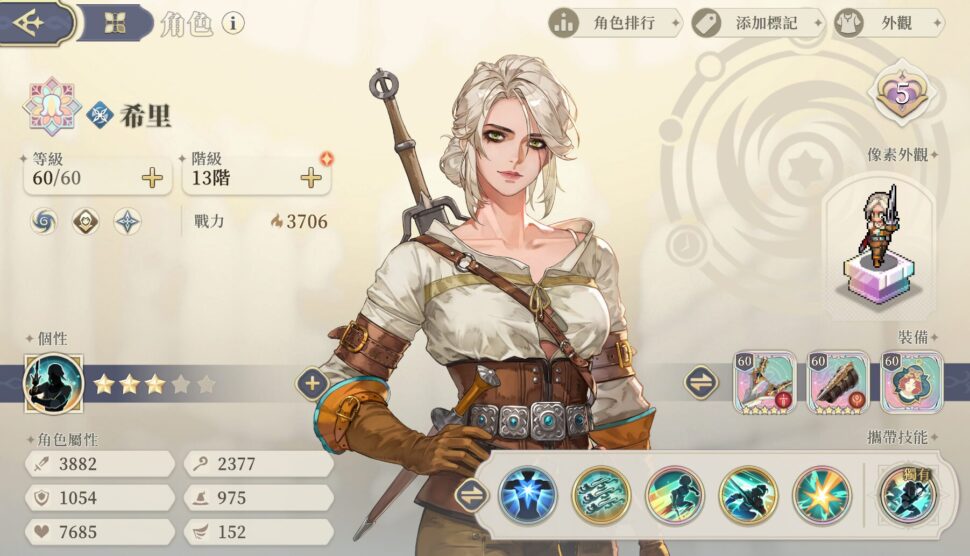Show character info via the i icon
This screenshot has height=556, width=970.
[x=233, y=23]
